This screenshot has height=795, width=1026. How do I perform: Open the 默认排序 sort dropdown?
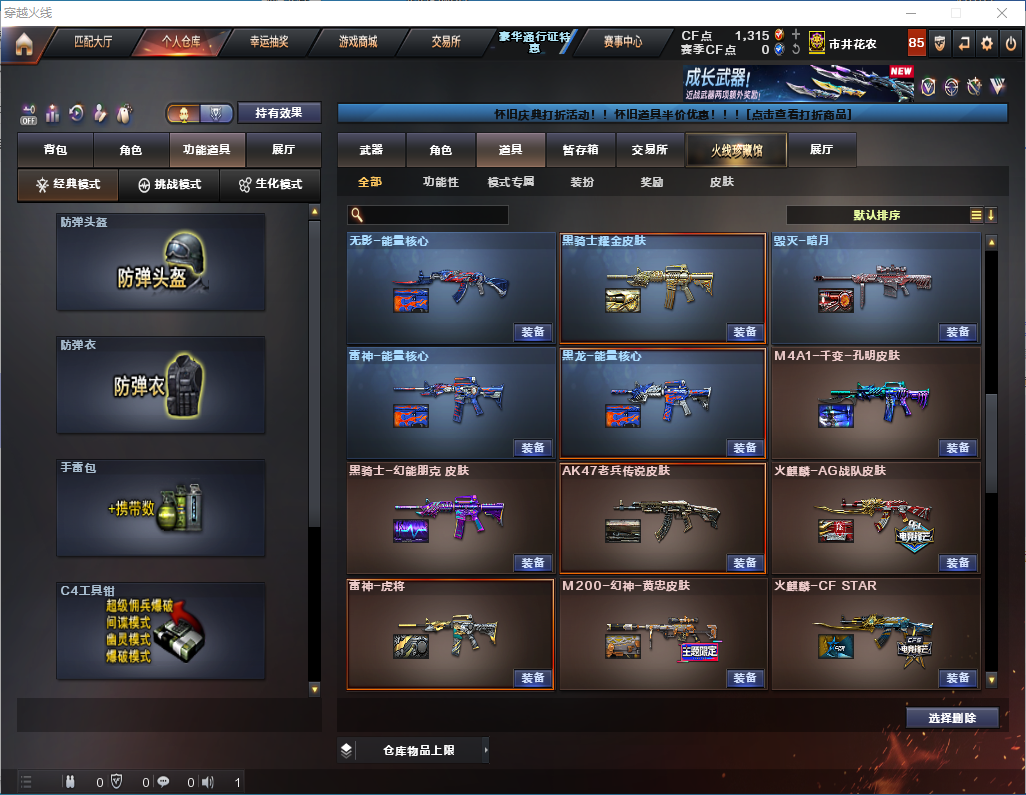coord(876,215)
